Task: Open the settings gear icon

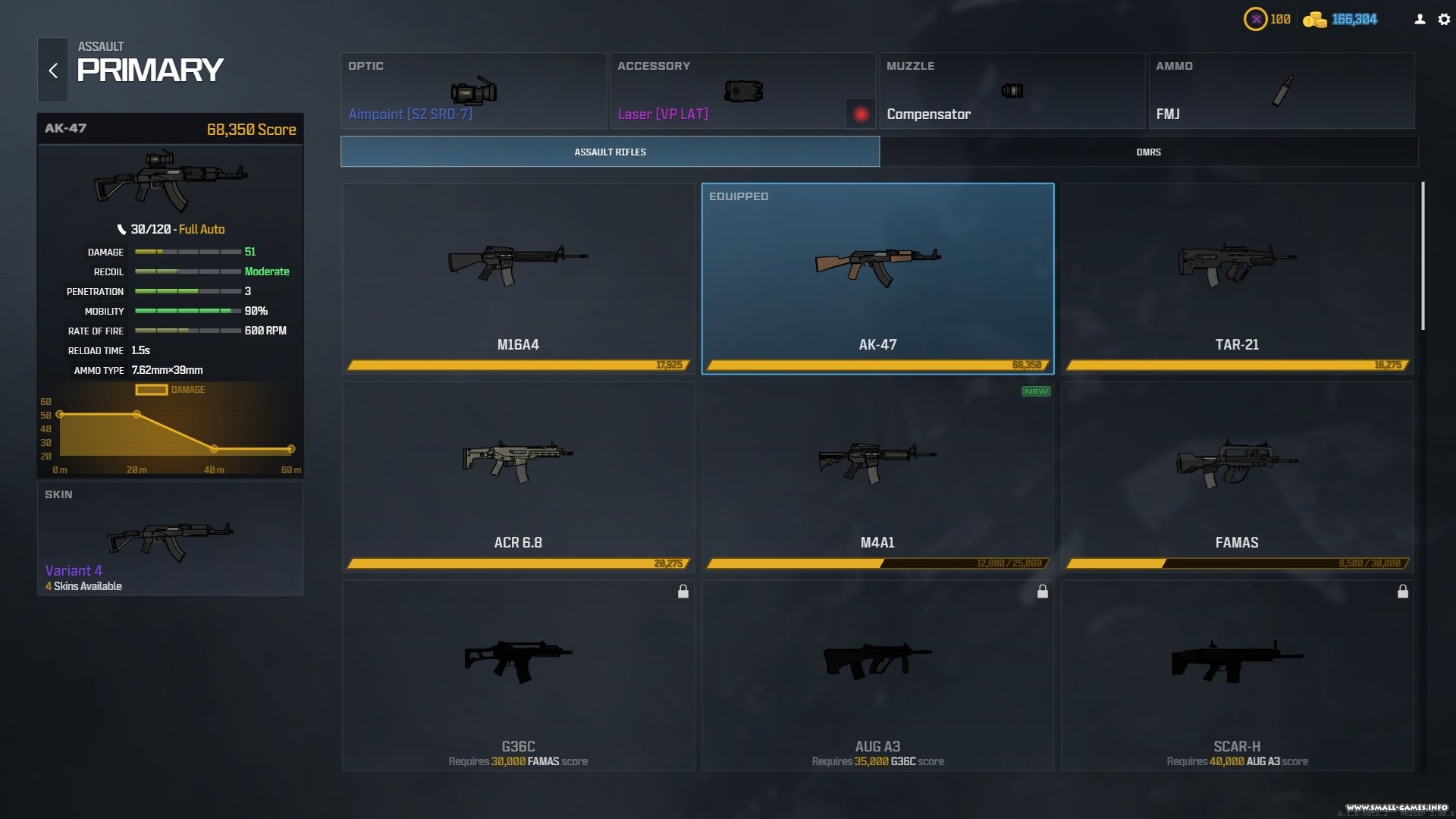Action: [1444, 20]
